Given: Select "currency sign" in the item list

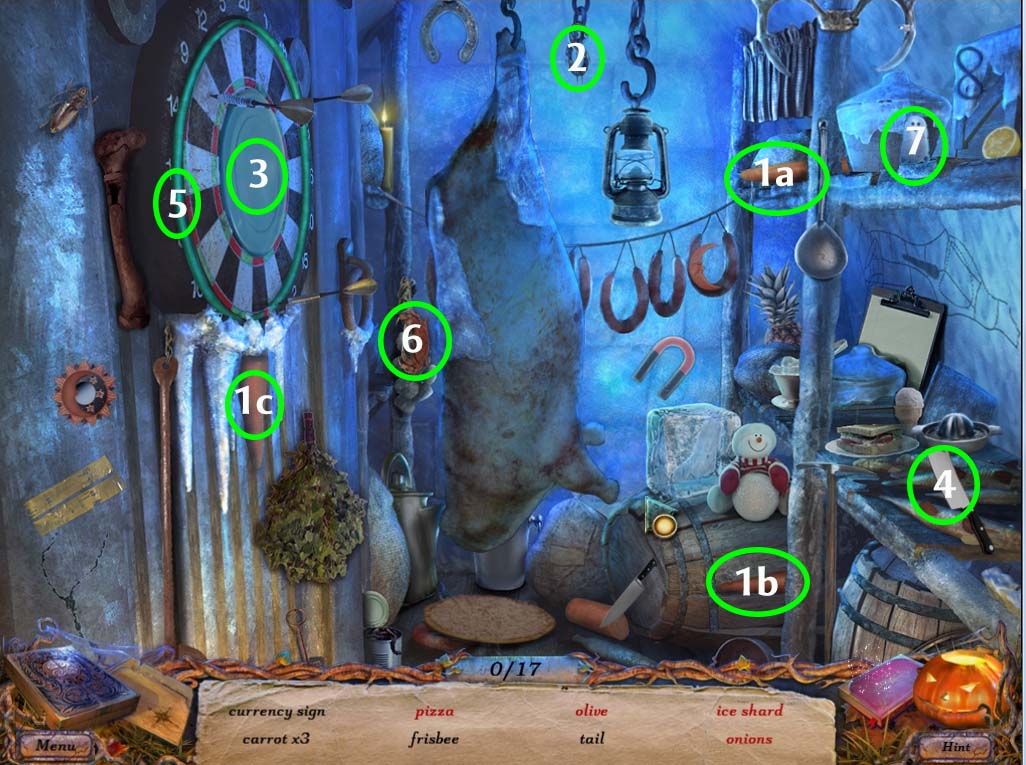Looking at the screenshot, I should click(276, 712).
